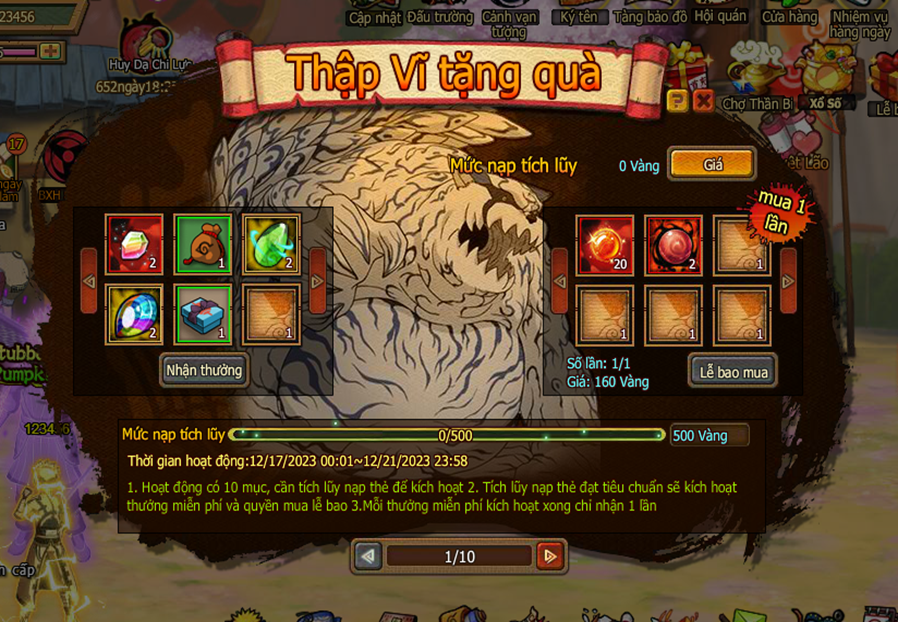The width and height of the screenshot is (898, 622).
Task: Open Nhiệm vụ hàng ngày daily quests
Action: point(859,24)
